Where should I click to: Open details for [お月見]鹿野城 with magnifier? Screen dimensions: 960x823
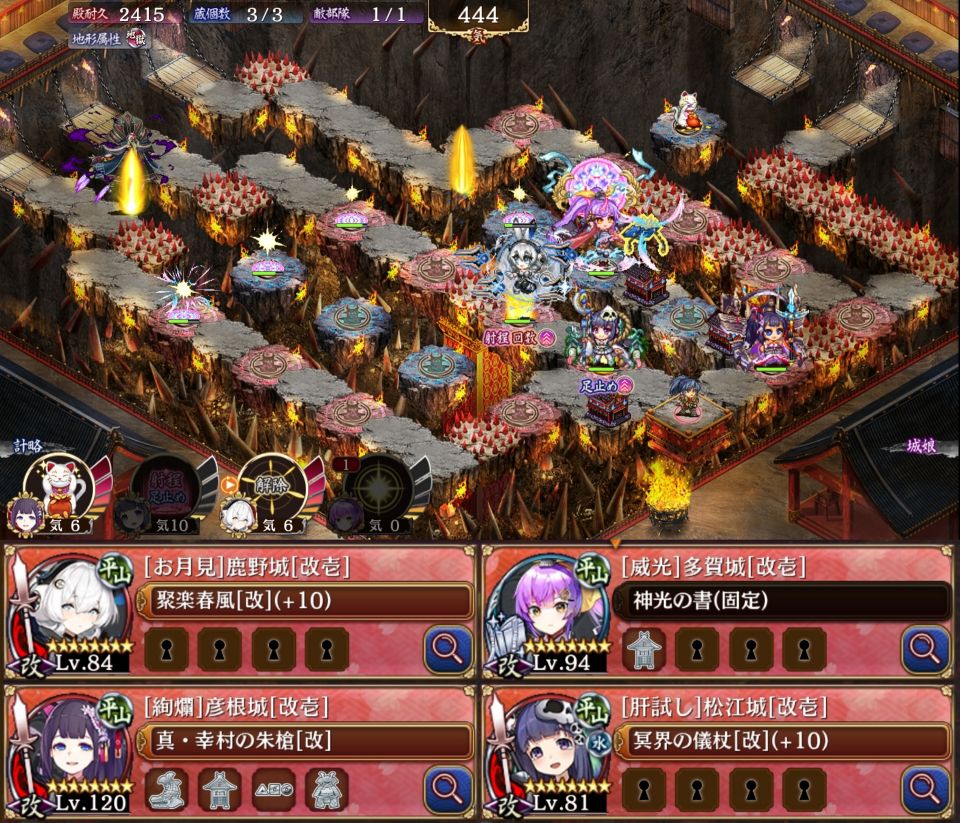pyautogui.click(x=448, y=650)
